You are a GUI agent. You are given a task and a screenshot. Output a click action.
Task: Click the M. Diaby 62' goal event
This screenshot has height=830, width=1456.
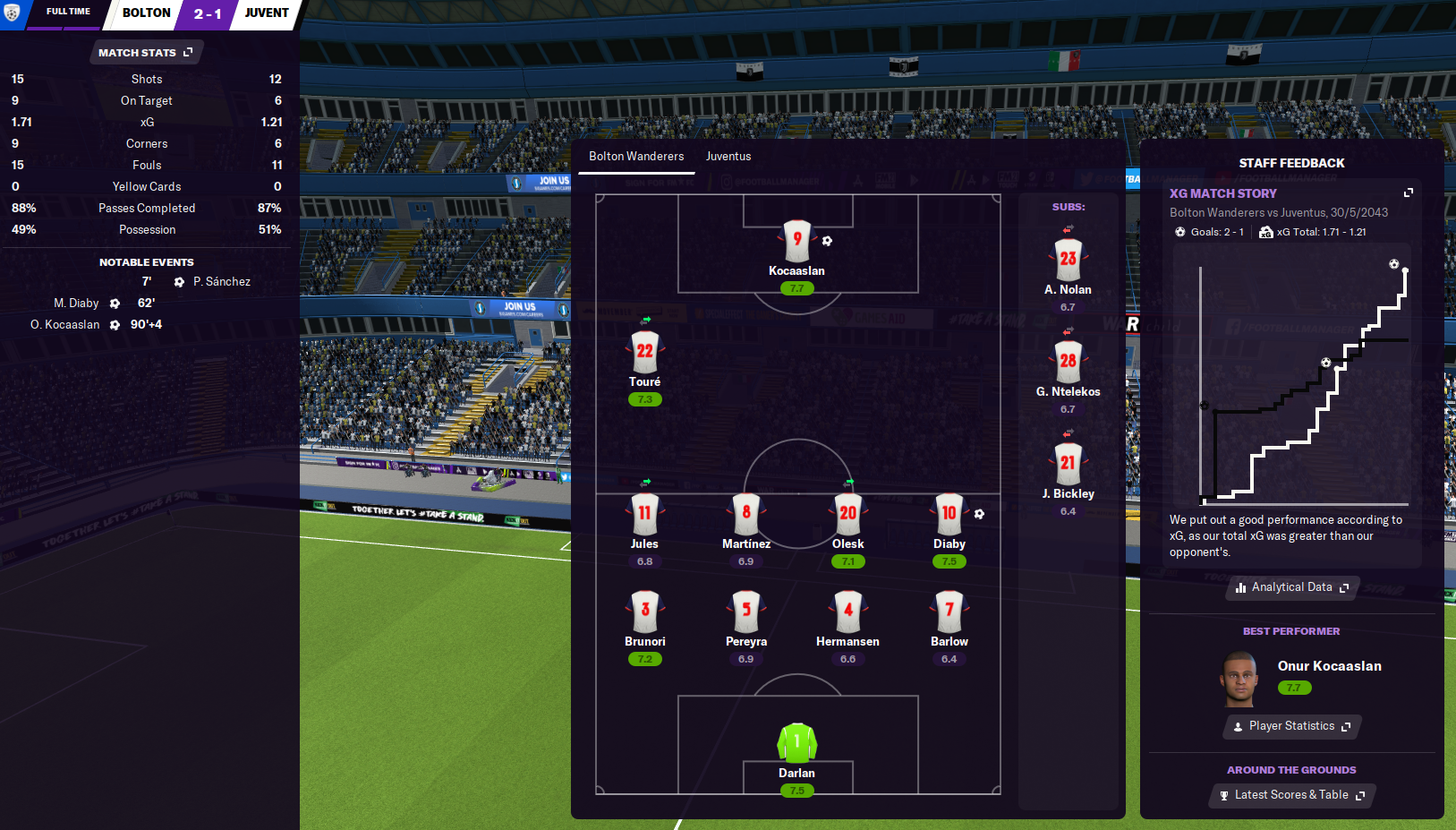click(77, 304)
